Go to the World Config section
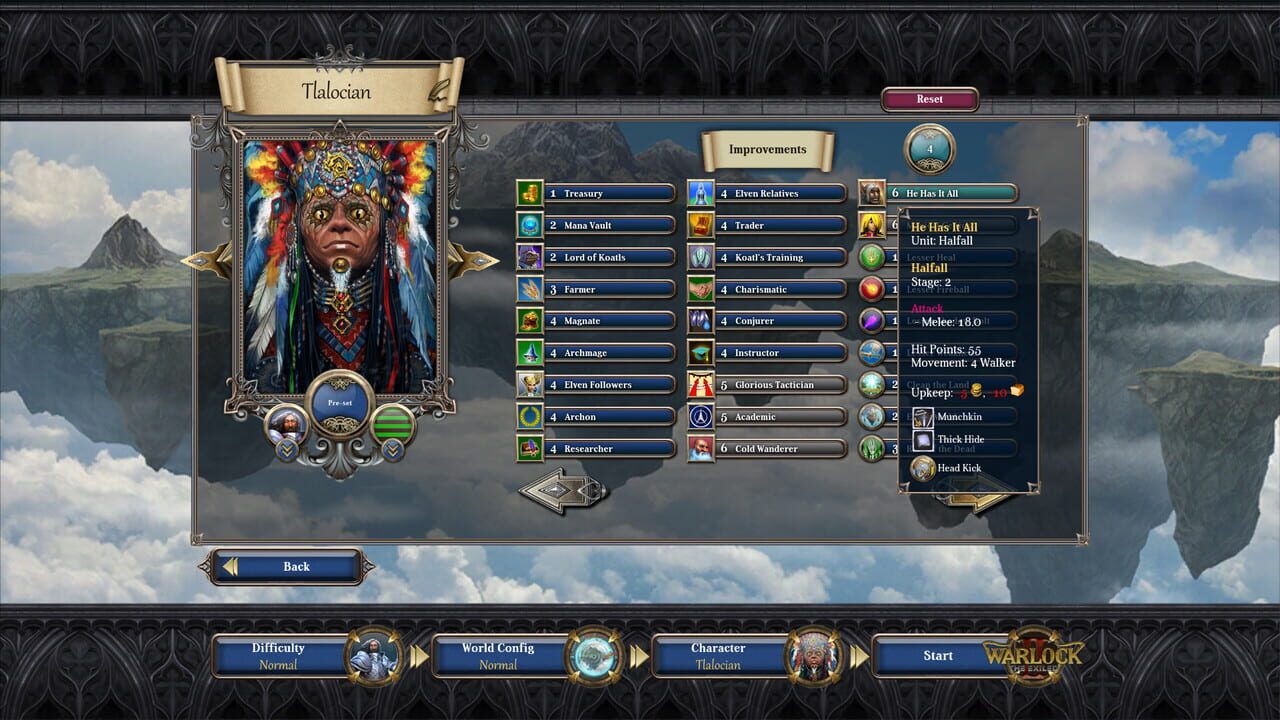This screenshot has height=720, width=1280. [x=497, y=655]
